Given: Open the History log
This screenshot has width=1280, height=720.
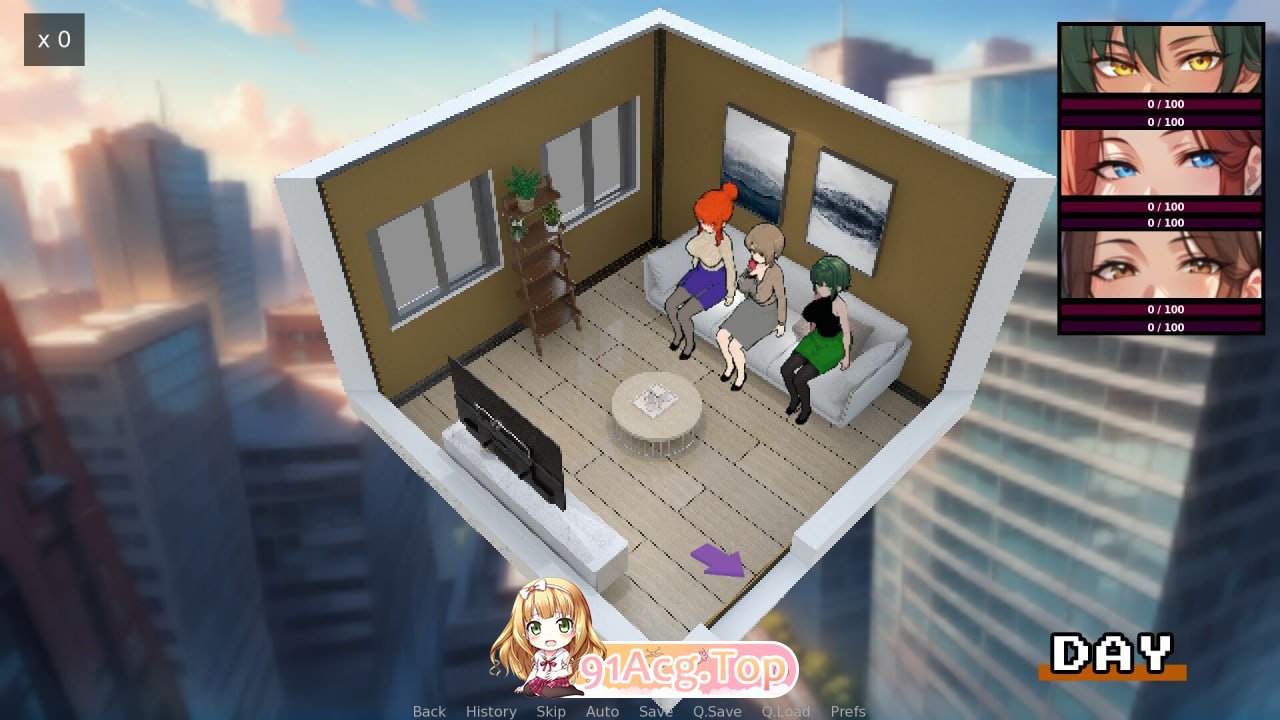Looking at the screenshot, I should coord(491,711).
